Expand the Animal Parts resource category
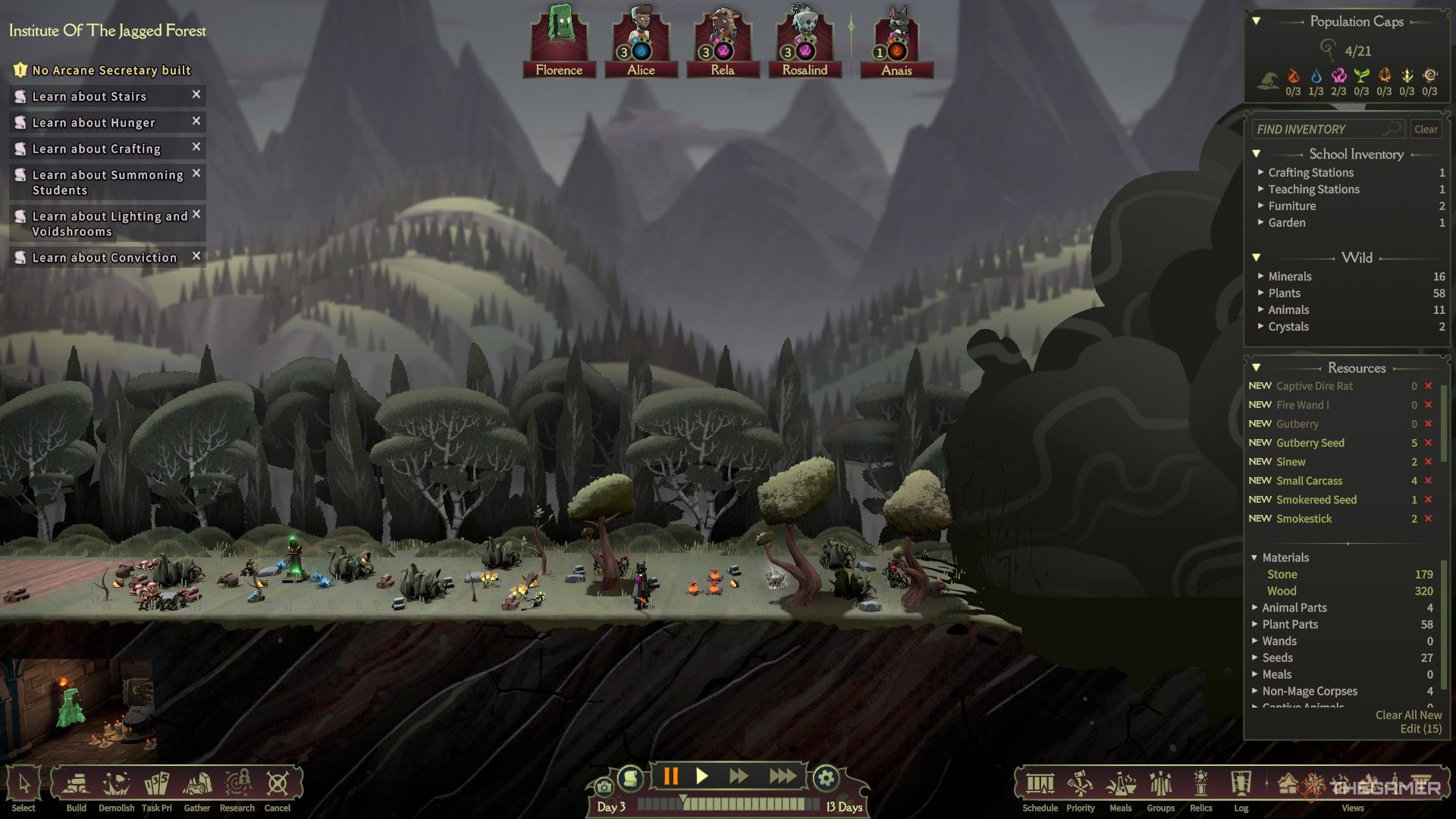The image size is (1456, 819). pos(1294,608)
